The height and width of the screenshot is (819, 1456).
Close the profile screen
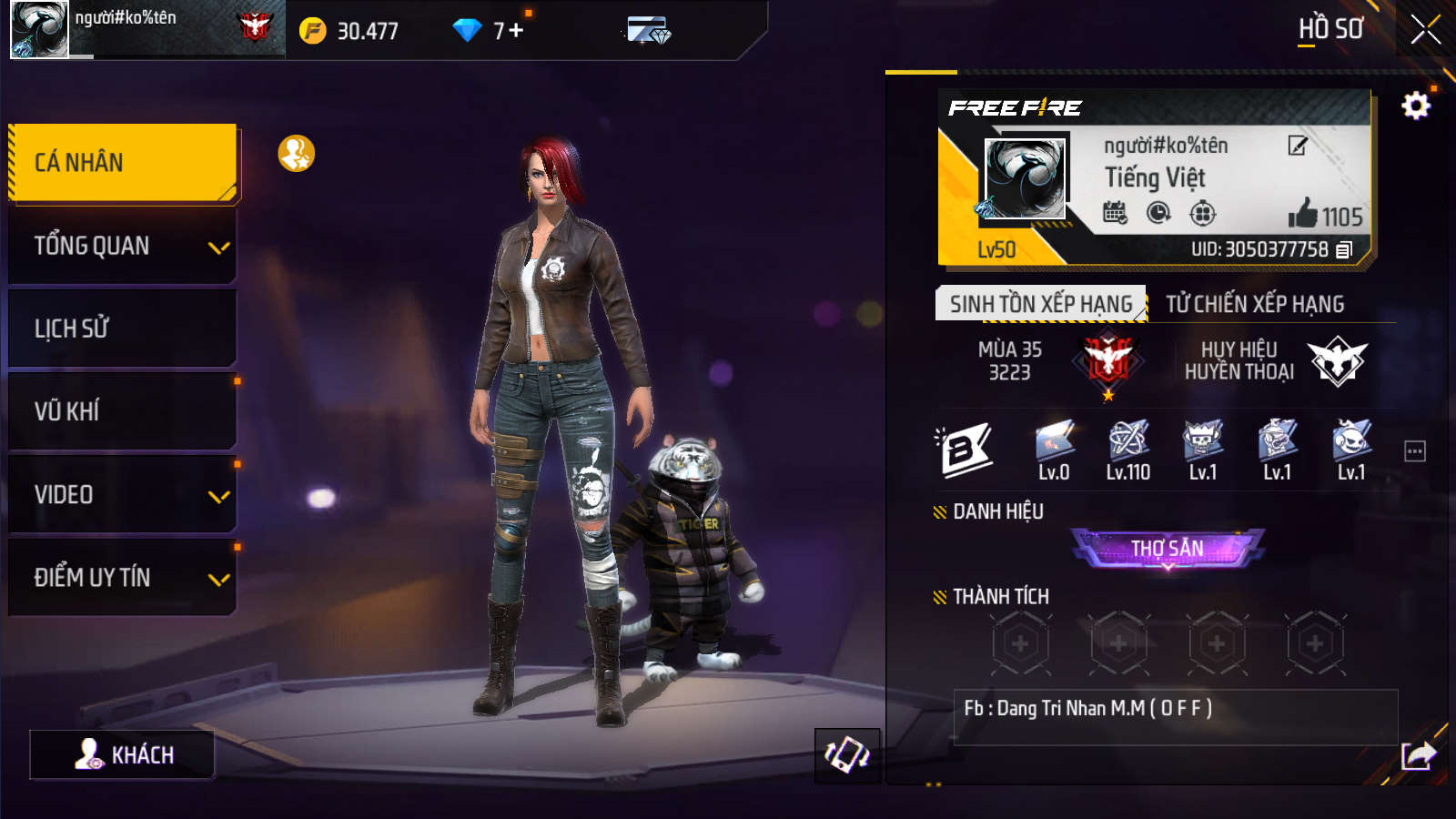pos(1425,29)
